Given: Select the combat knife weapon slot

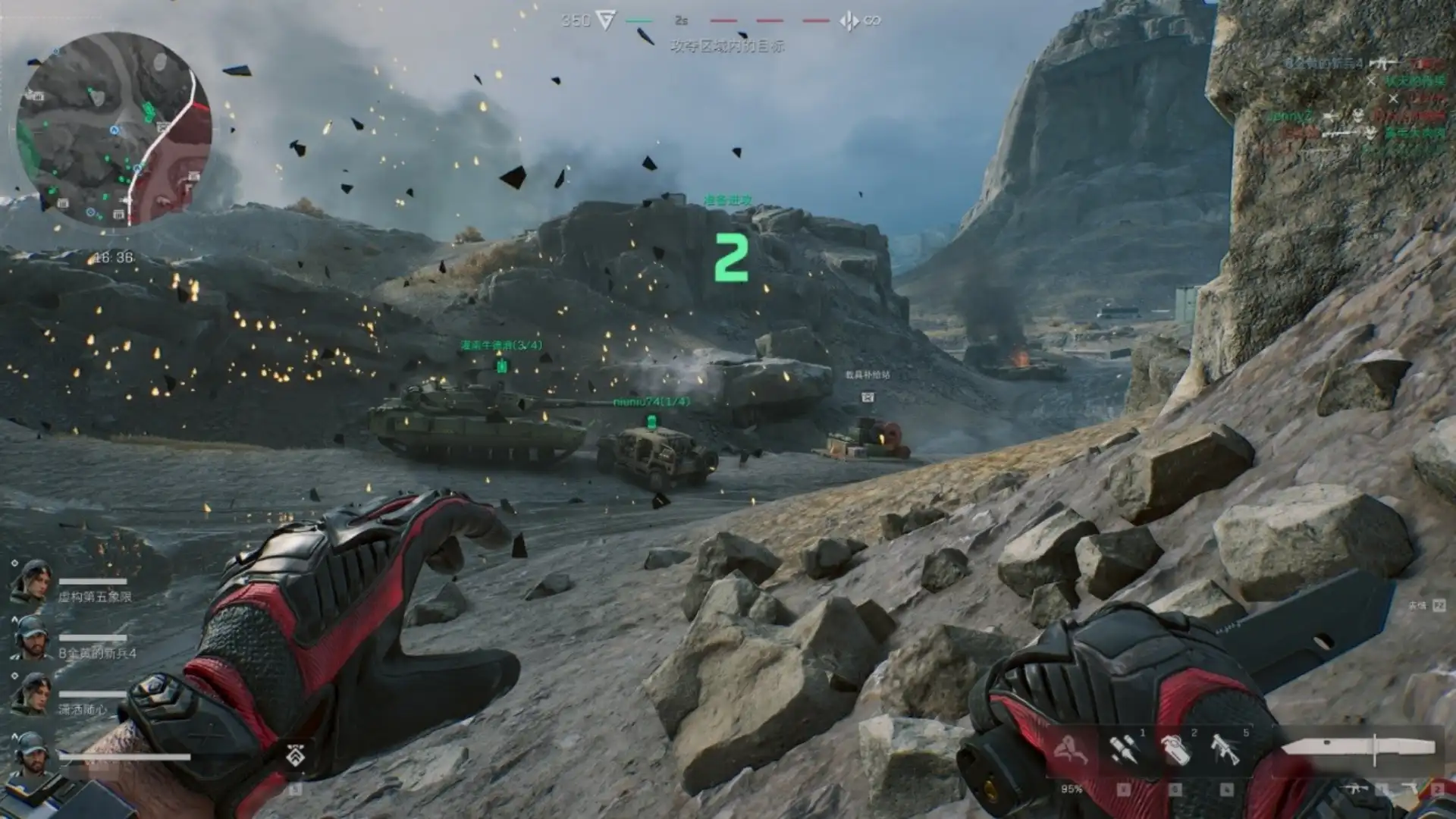Looking at the screenshot, I should 1358,748.
